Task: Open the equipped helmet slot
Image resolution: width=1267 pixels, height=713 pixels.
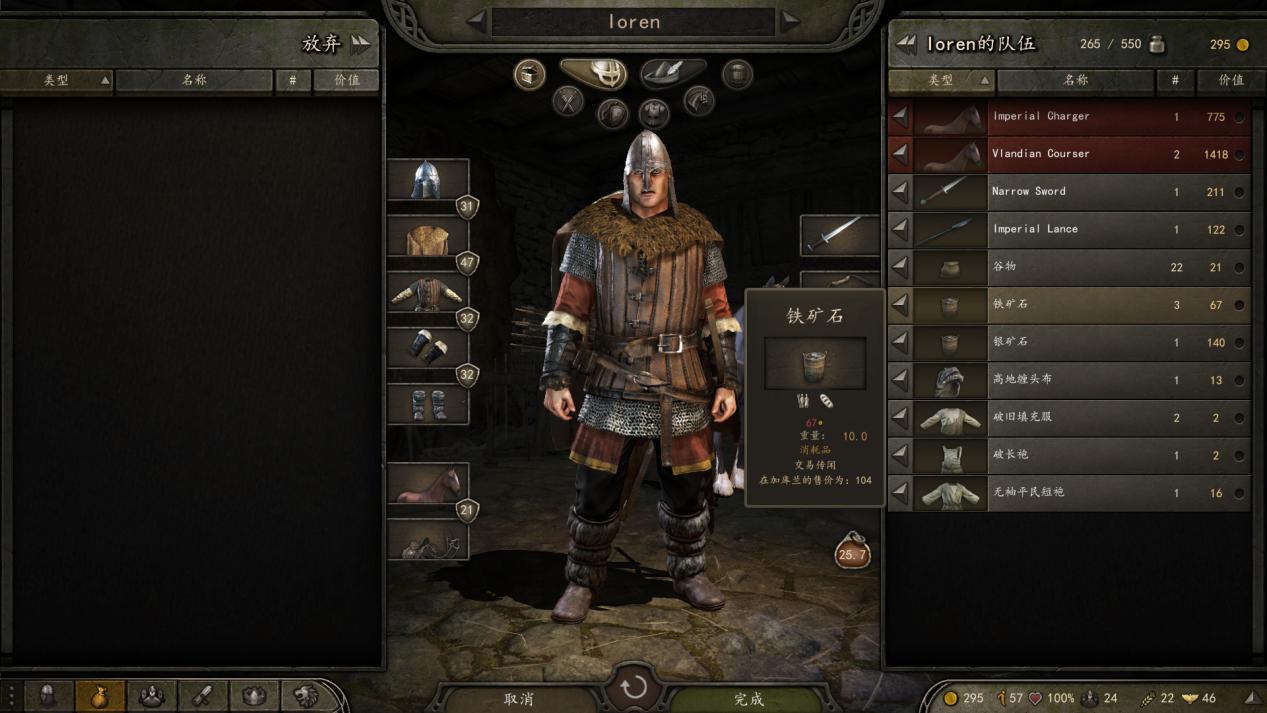Action: pyautogui.click(x=427, y=180)
